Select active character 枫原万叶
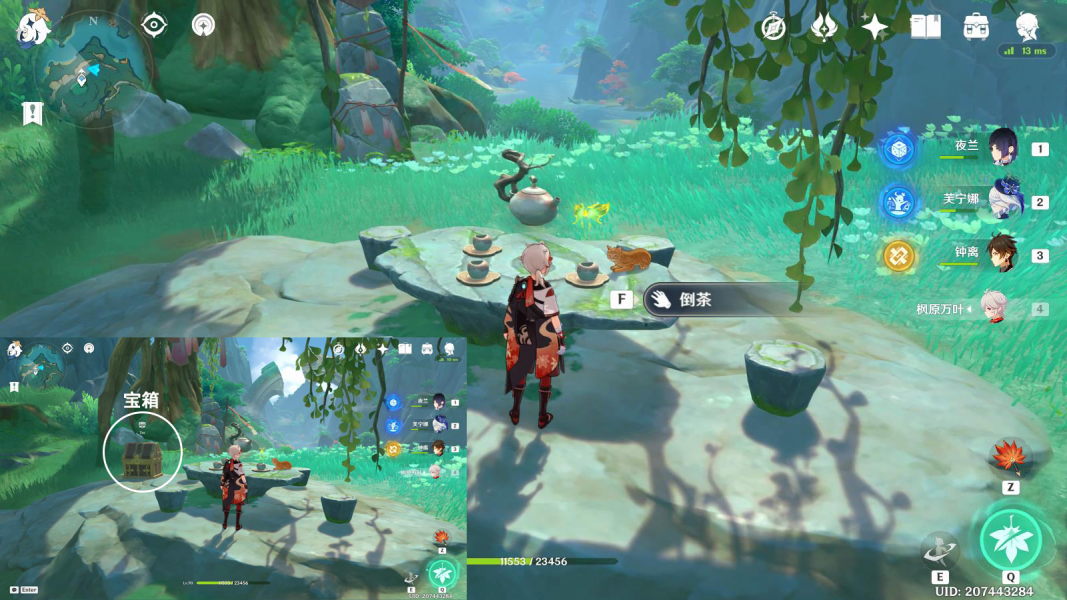 click(x=994, y=309)
